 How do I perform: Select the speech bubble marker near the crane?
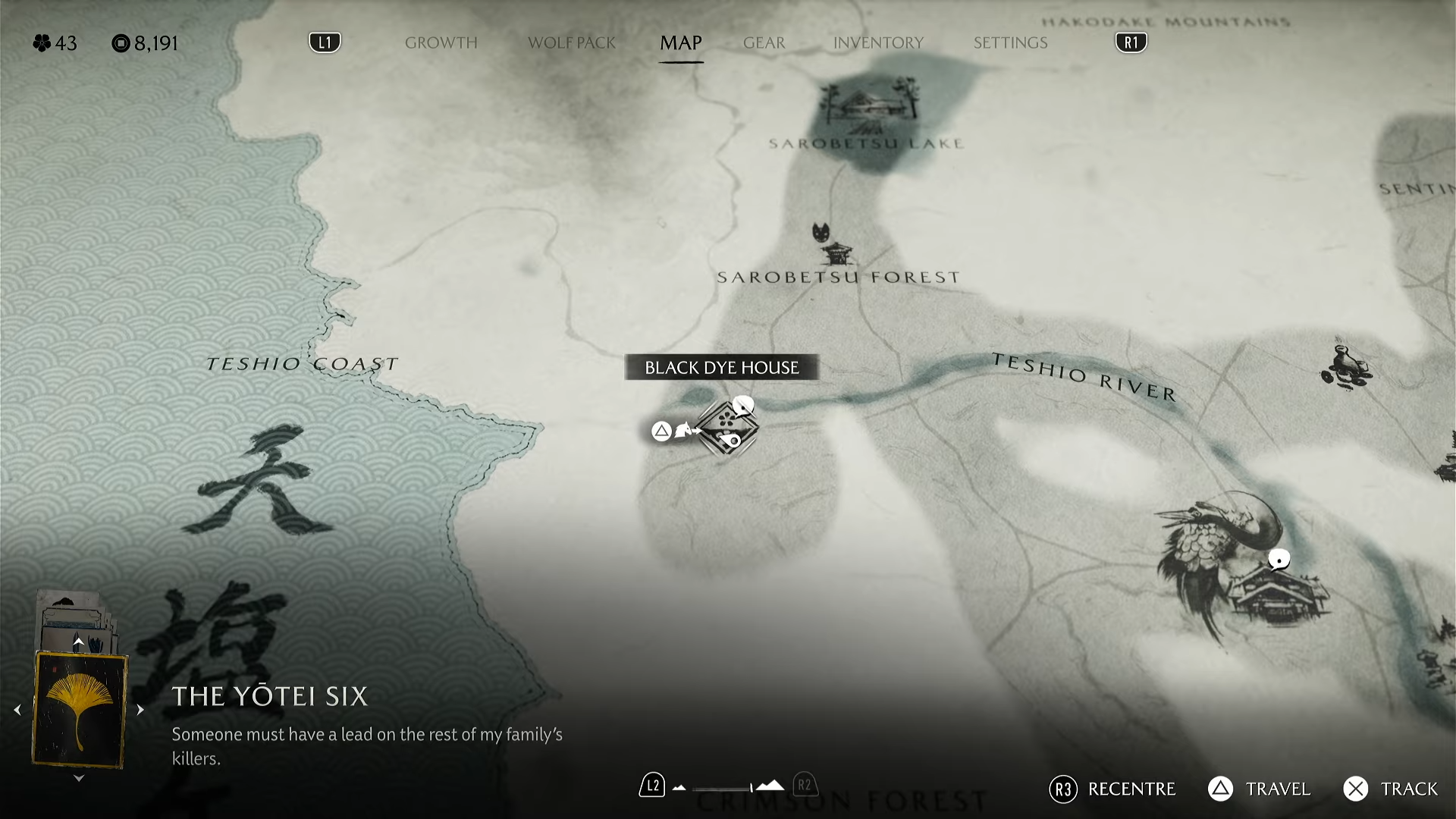[x=1279, y=560]
